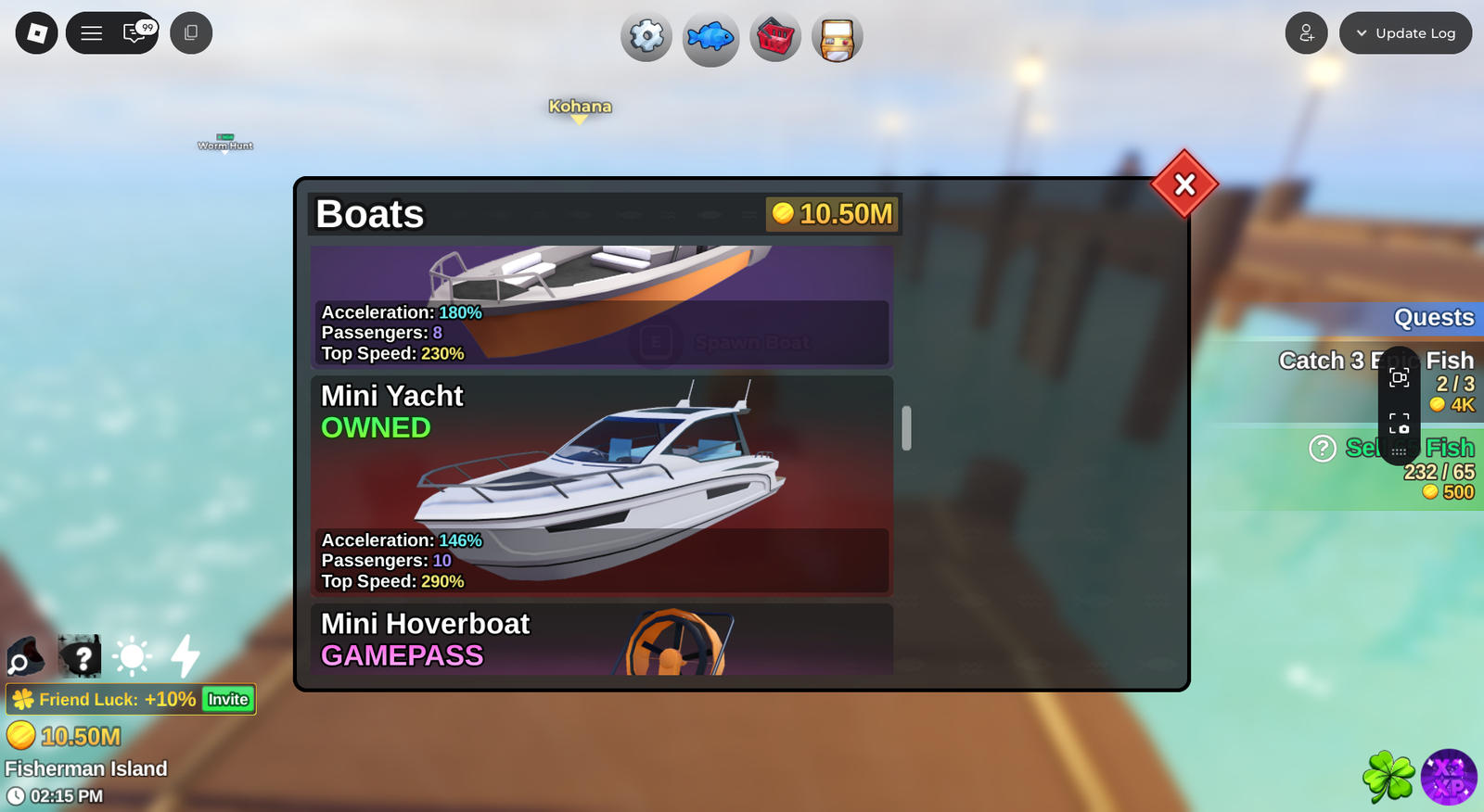Click the boat list scrollbar handle
This screenshot has width=1484, height=812.
[x=906, y=428]
